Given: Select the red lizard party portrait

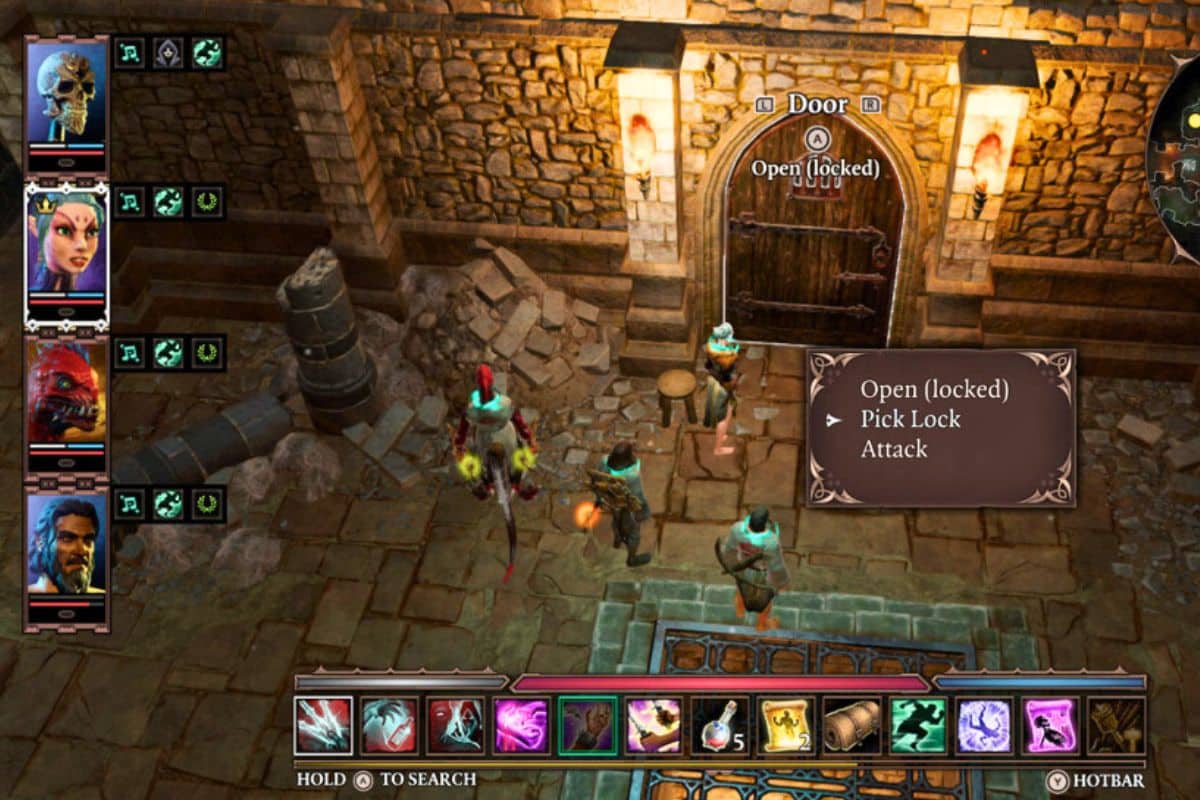Looking at the screenshot, I should (66, 393).
